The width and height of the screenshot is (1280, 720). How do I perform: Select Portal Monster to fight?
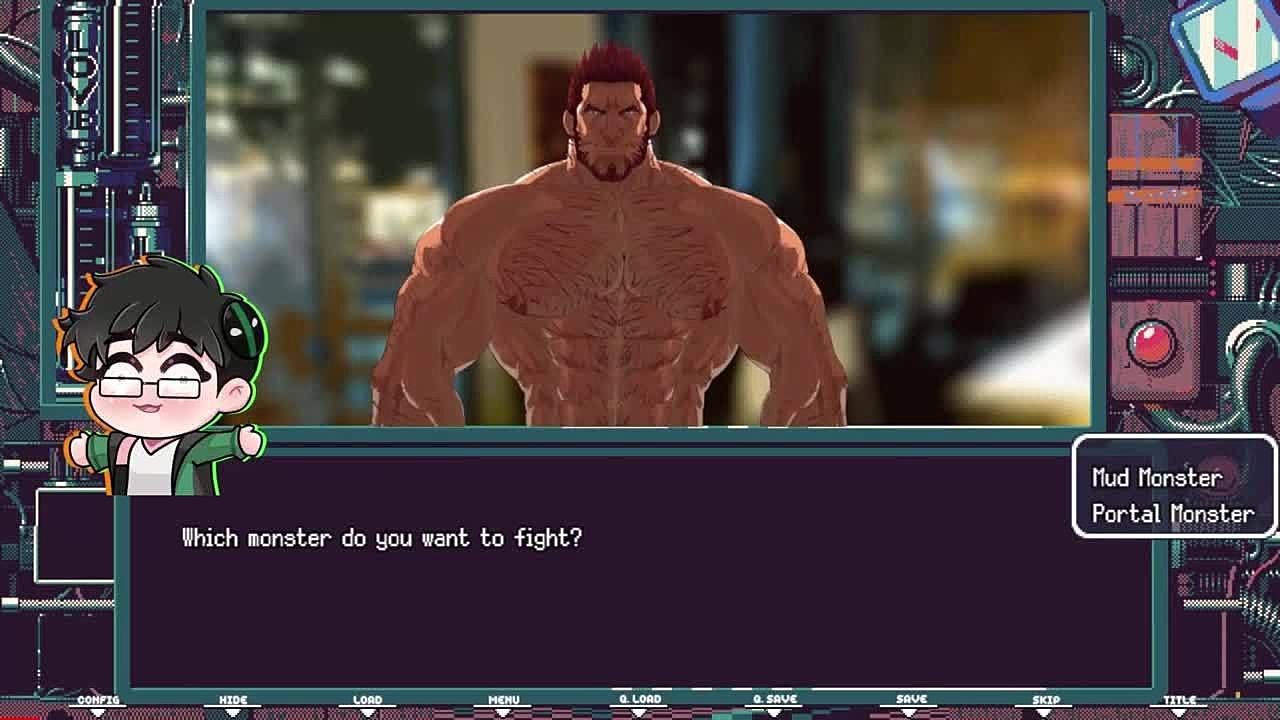[x=1172, y=514]
